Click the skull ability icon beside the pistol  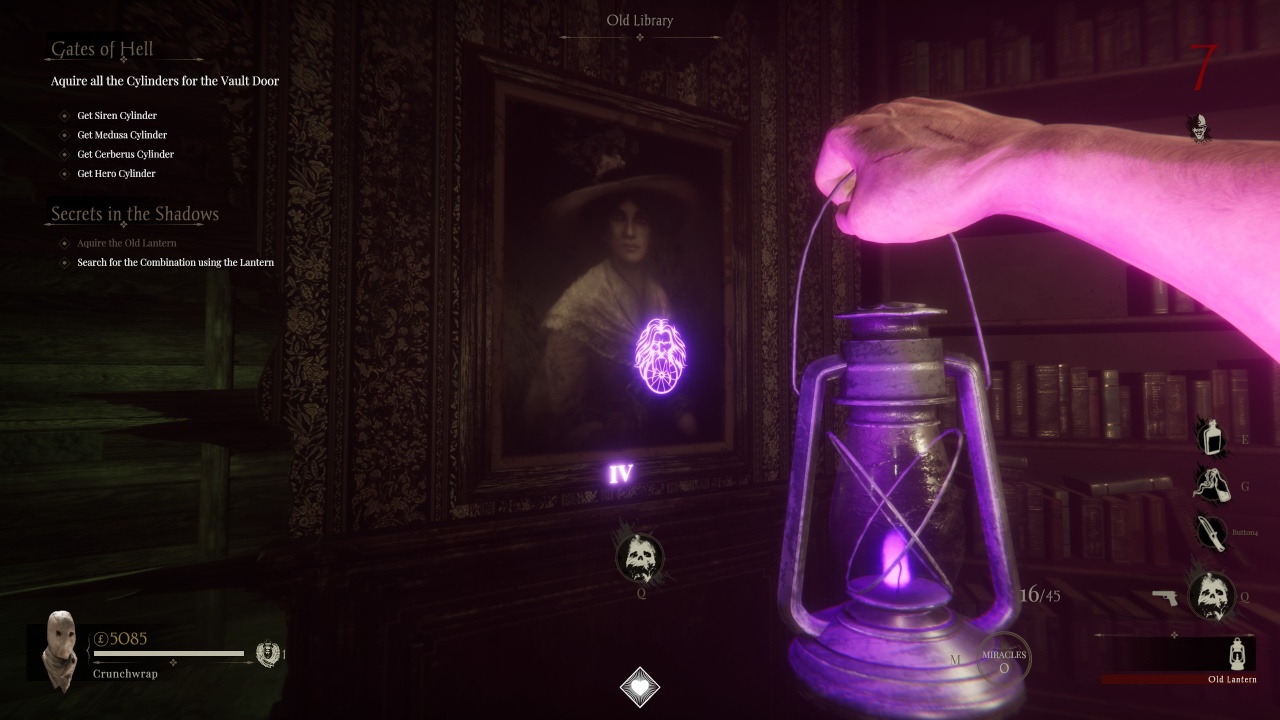coord(1211,595)
